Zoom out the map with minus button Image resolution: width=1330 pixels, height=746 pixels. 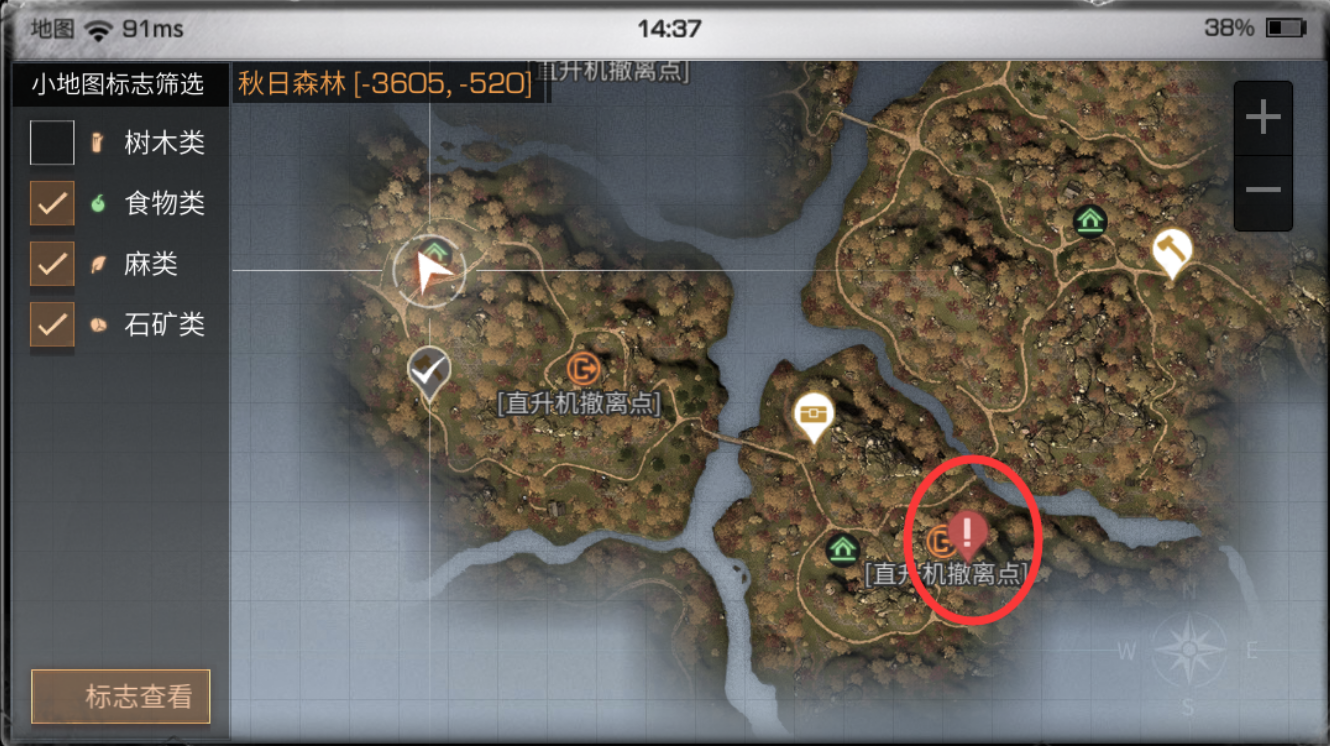click(x=1263, y=191)
